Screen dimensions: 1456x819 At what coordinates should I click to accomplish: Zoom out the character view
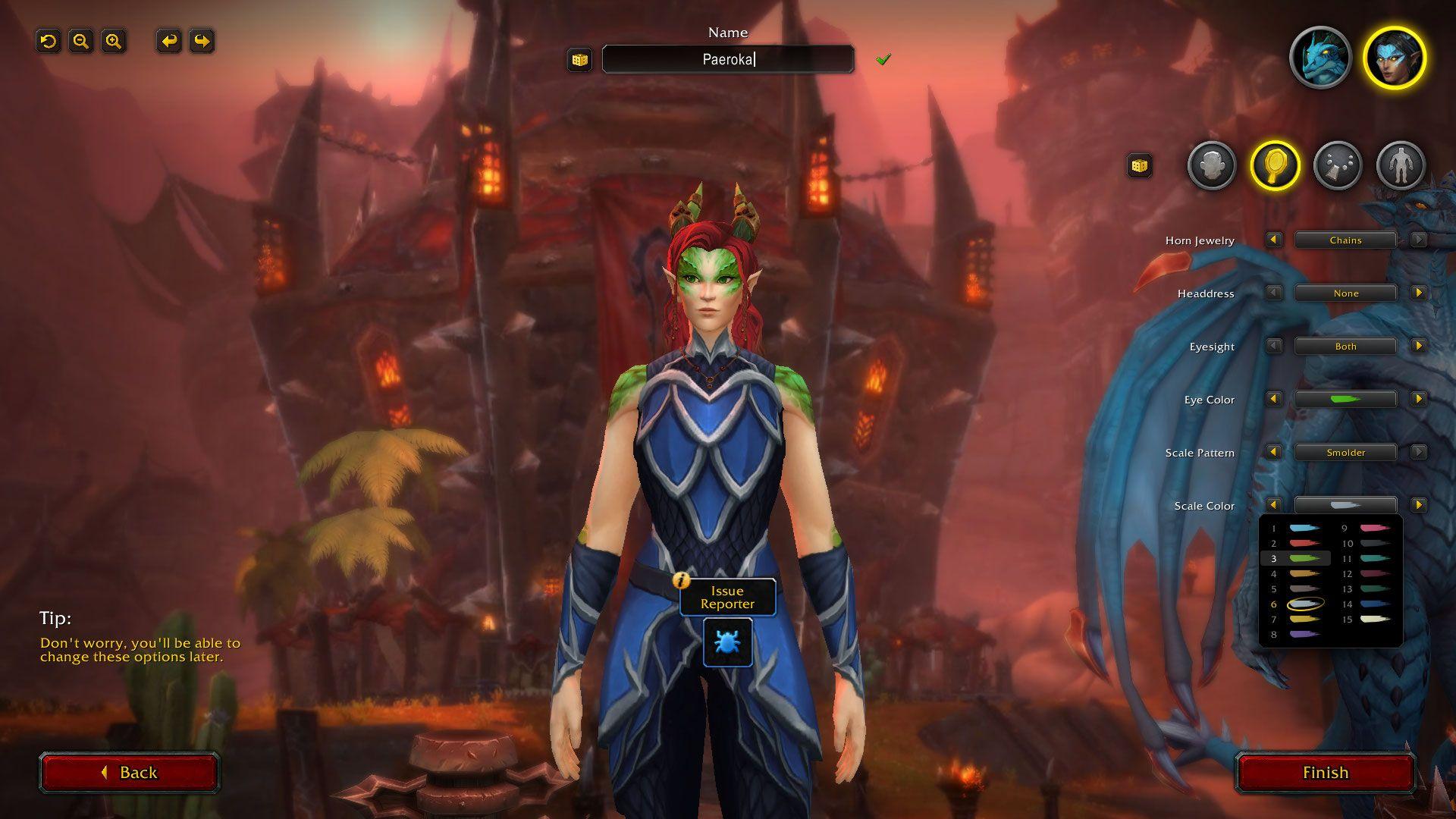click(81, 41)
